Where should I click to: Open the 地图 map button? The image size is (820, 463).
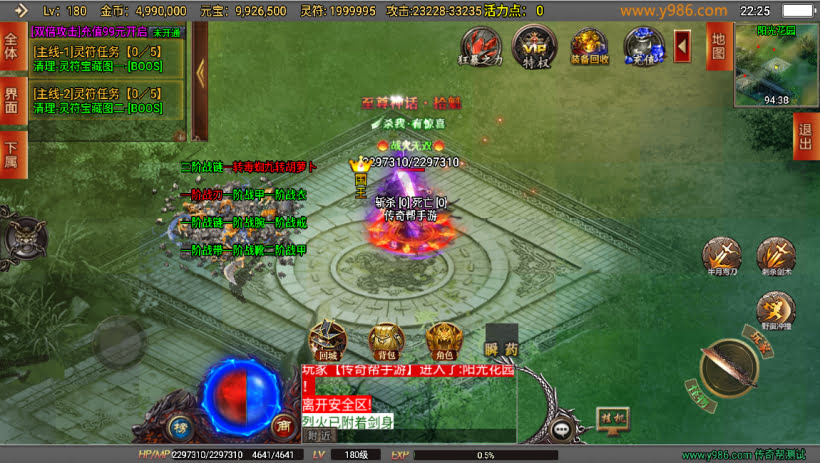click(x=717, y=46)
